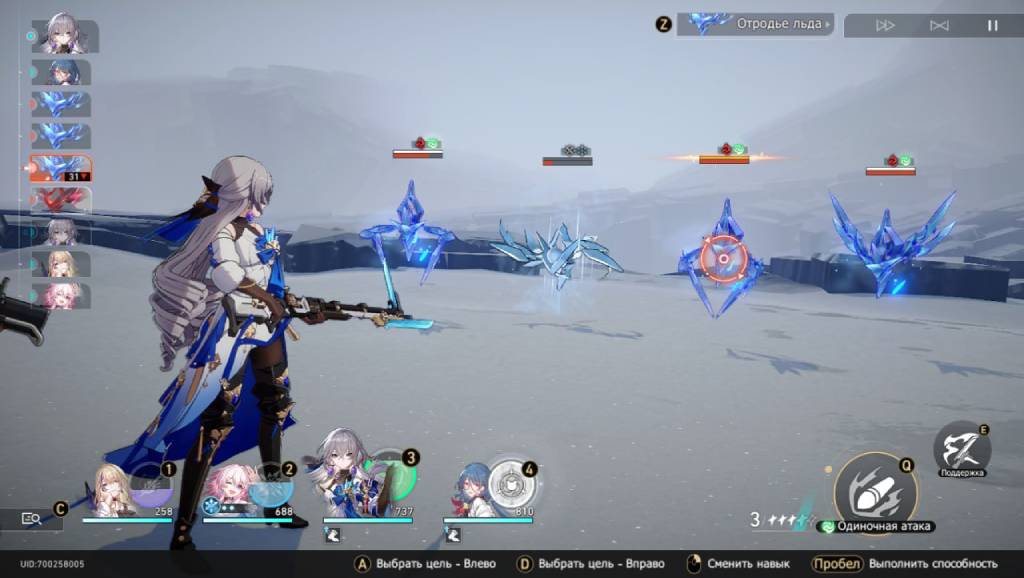Pause the battle

coord(993,26)
